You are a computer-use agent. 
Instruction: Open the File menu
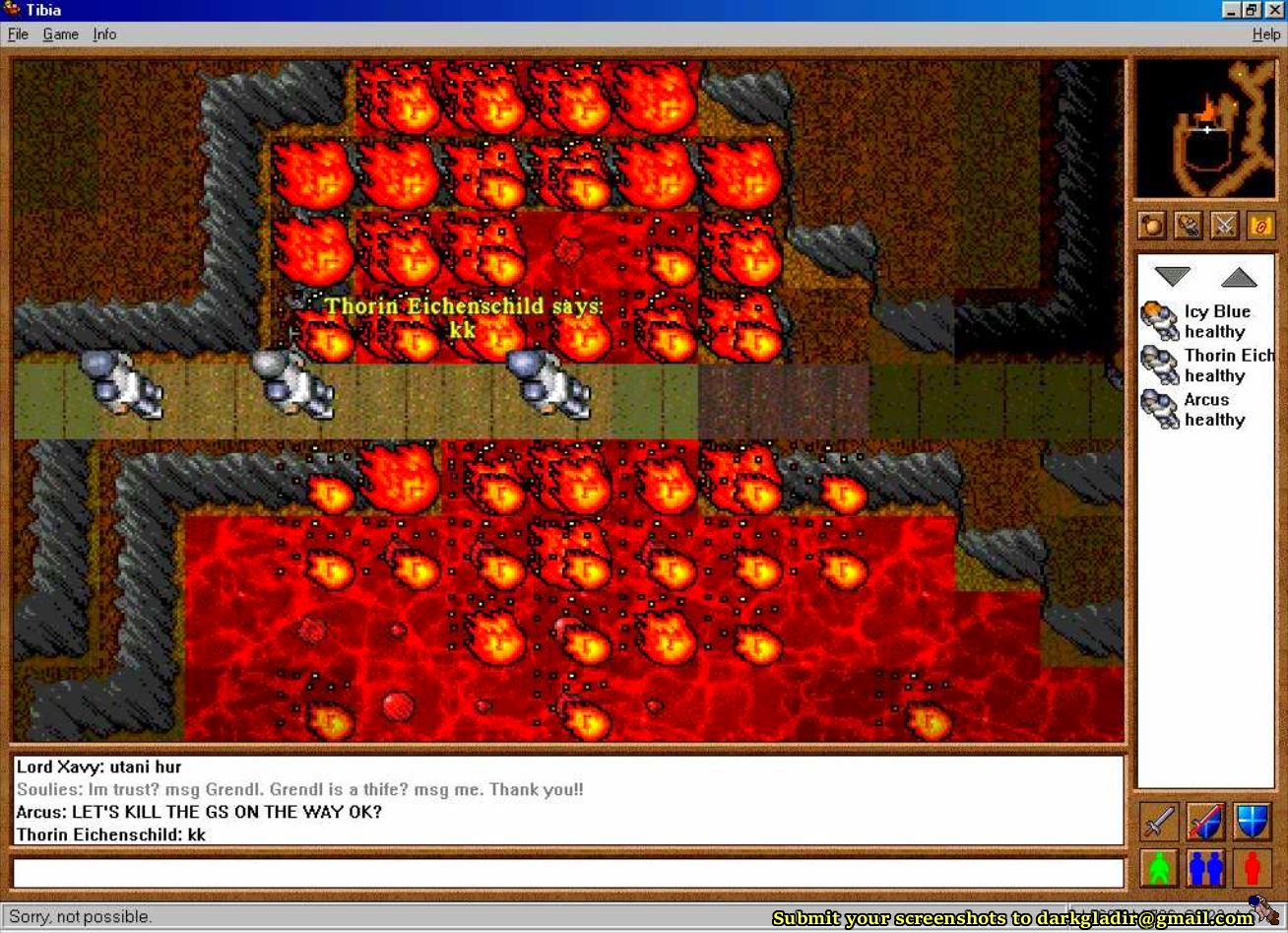click(18, 34)
